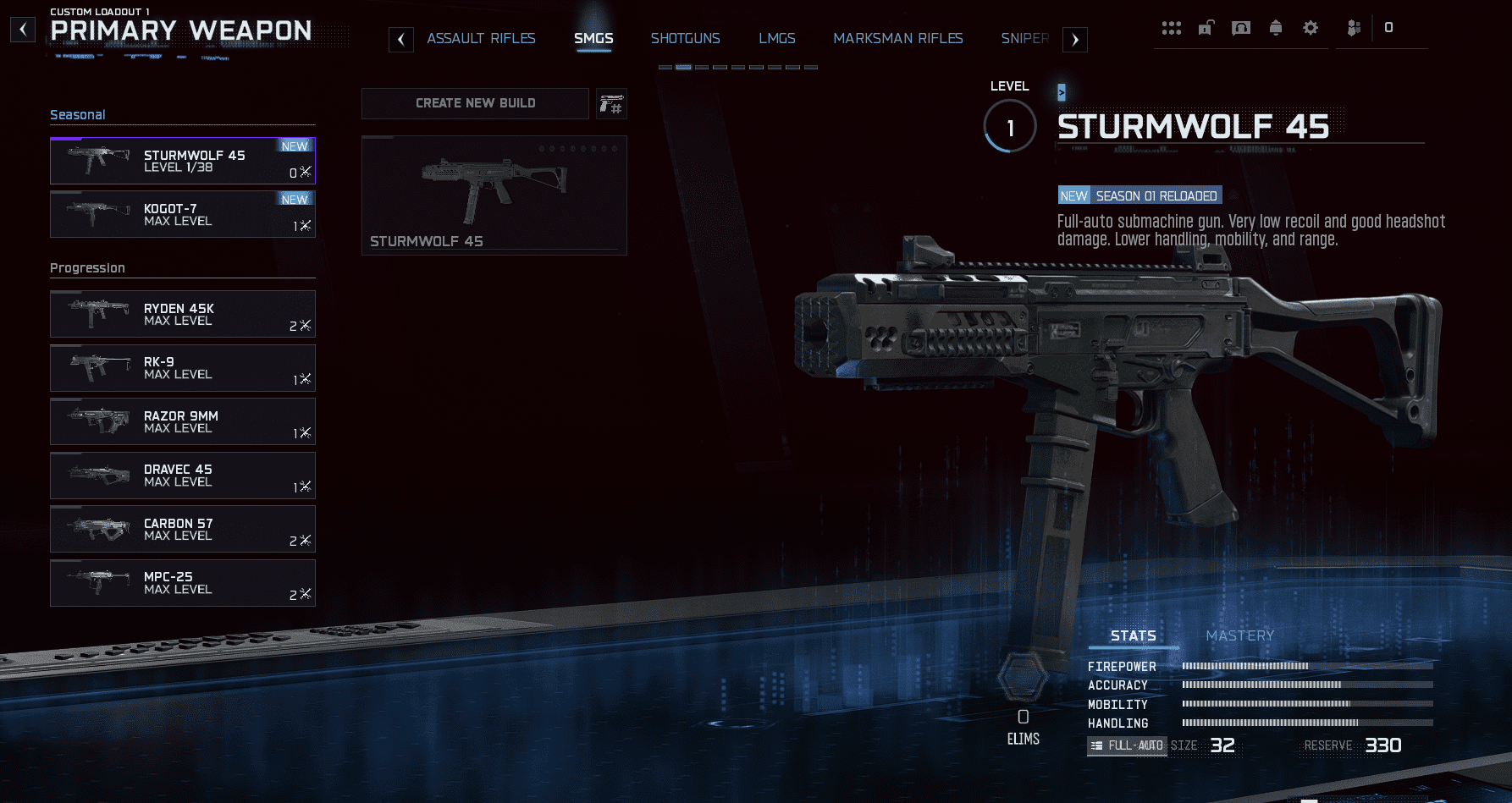Select the LMGs weapon tab
Screen dimensions: 1512x803
point(776,39)
